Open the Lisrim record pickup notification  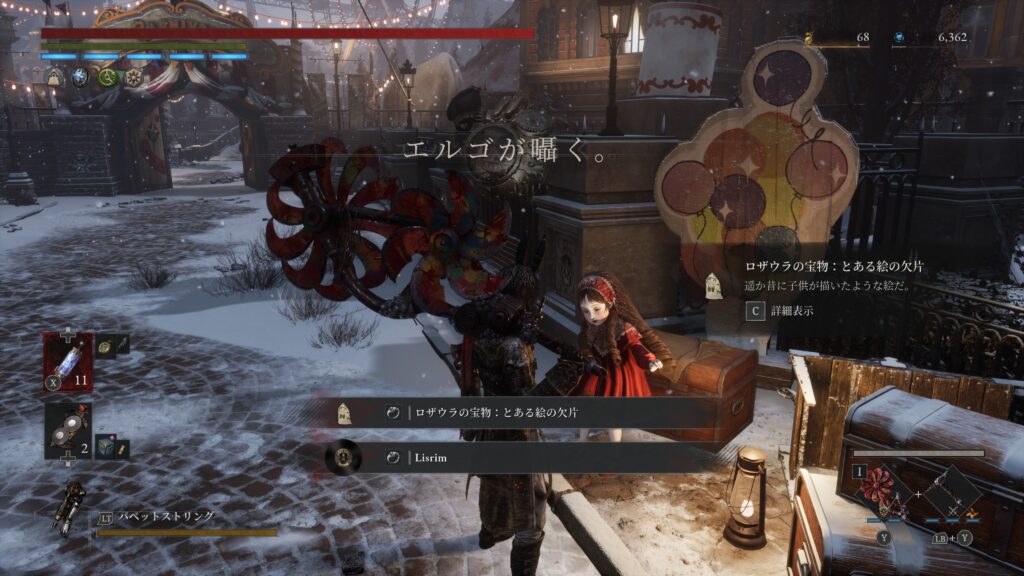coord(520,457)
